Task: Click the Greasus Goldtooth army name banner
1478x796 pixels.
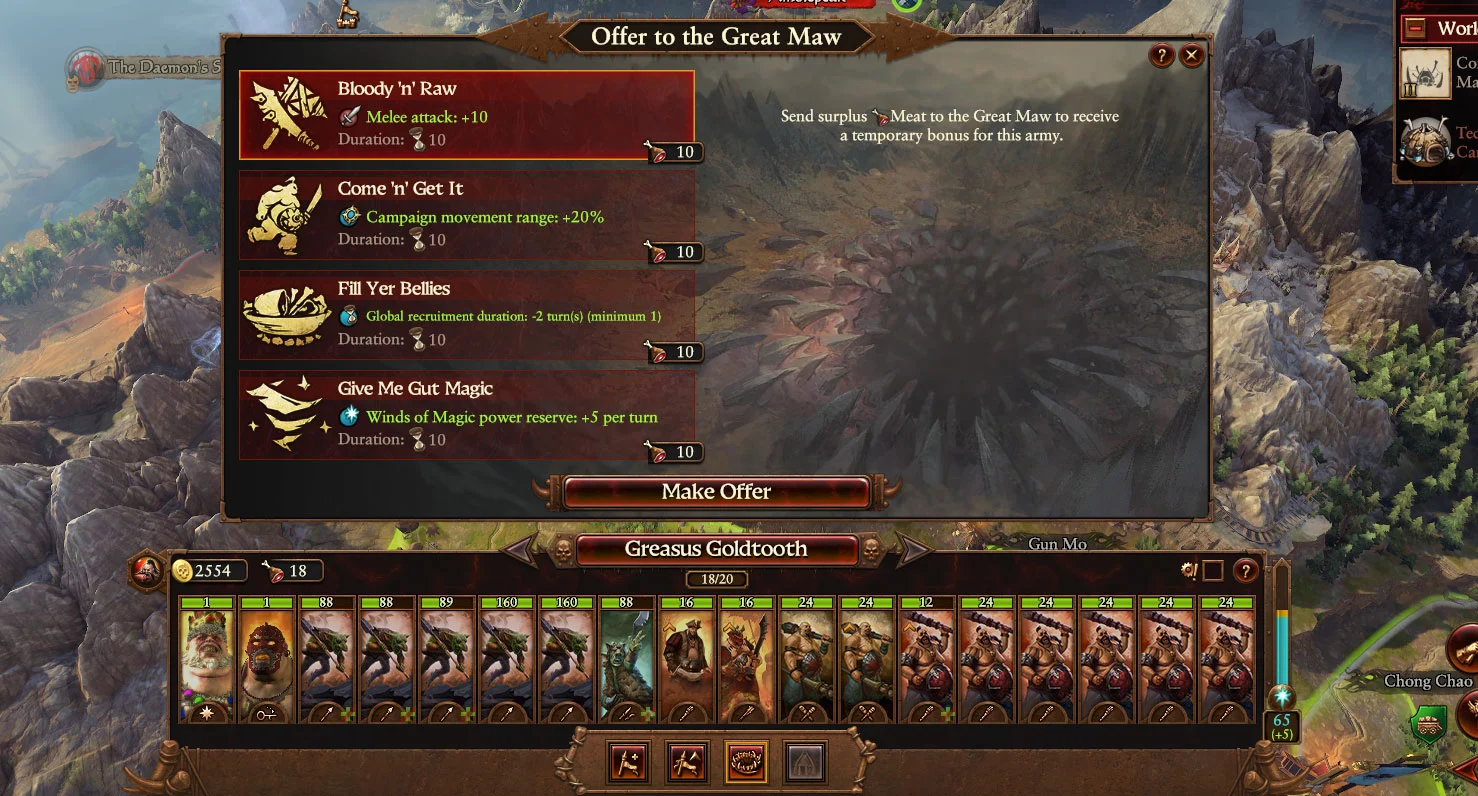Action: click(716, 549)
